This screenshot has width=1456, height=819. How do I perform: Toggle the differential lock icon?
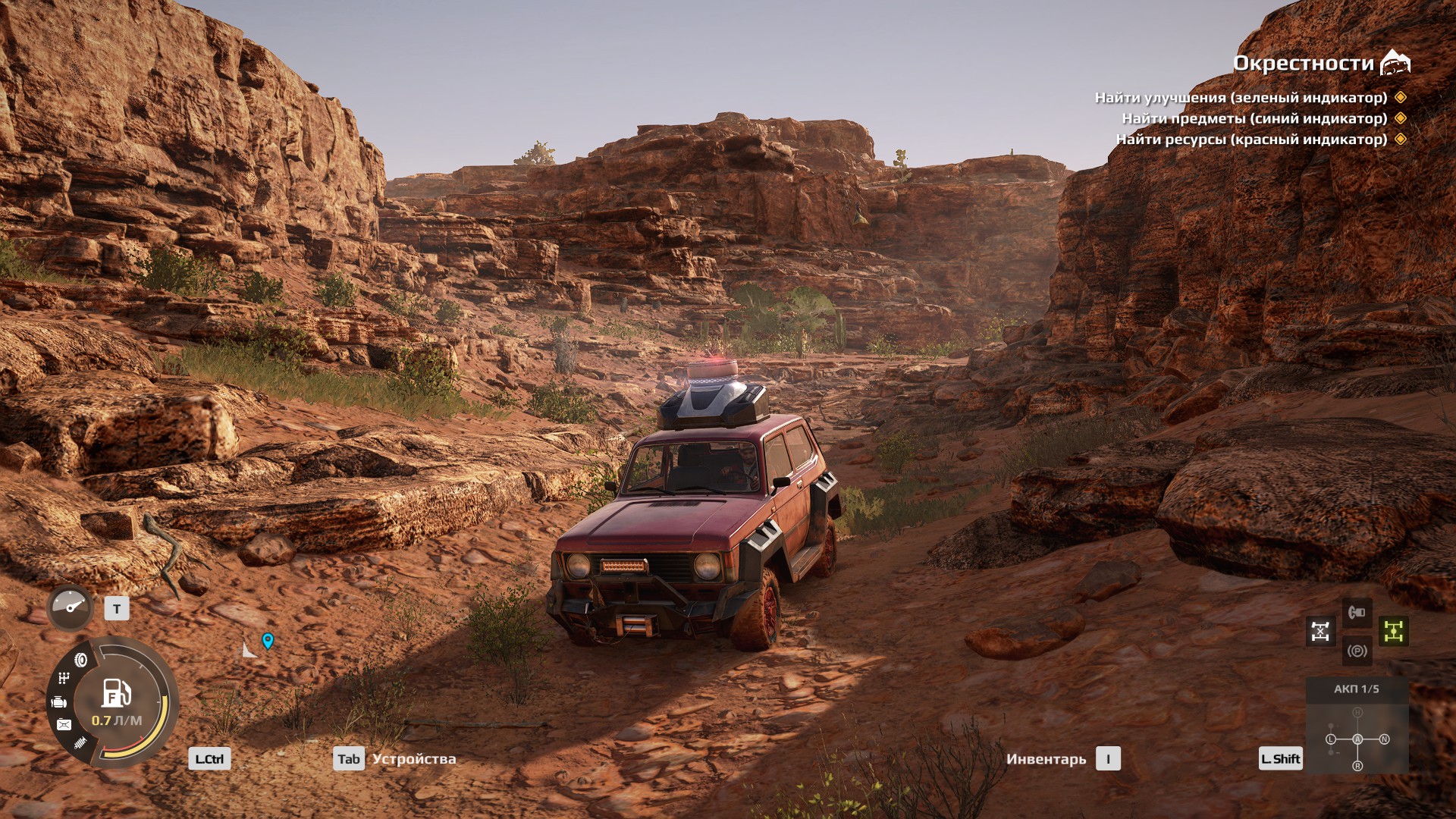click(1320, 631)
